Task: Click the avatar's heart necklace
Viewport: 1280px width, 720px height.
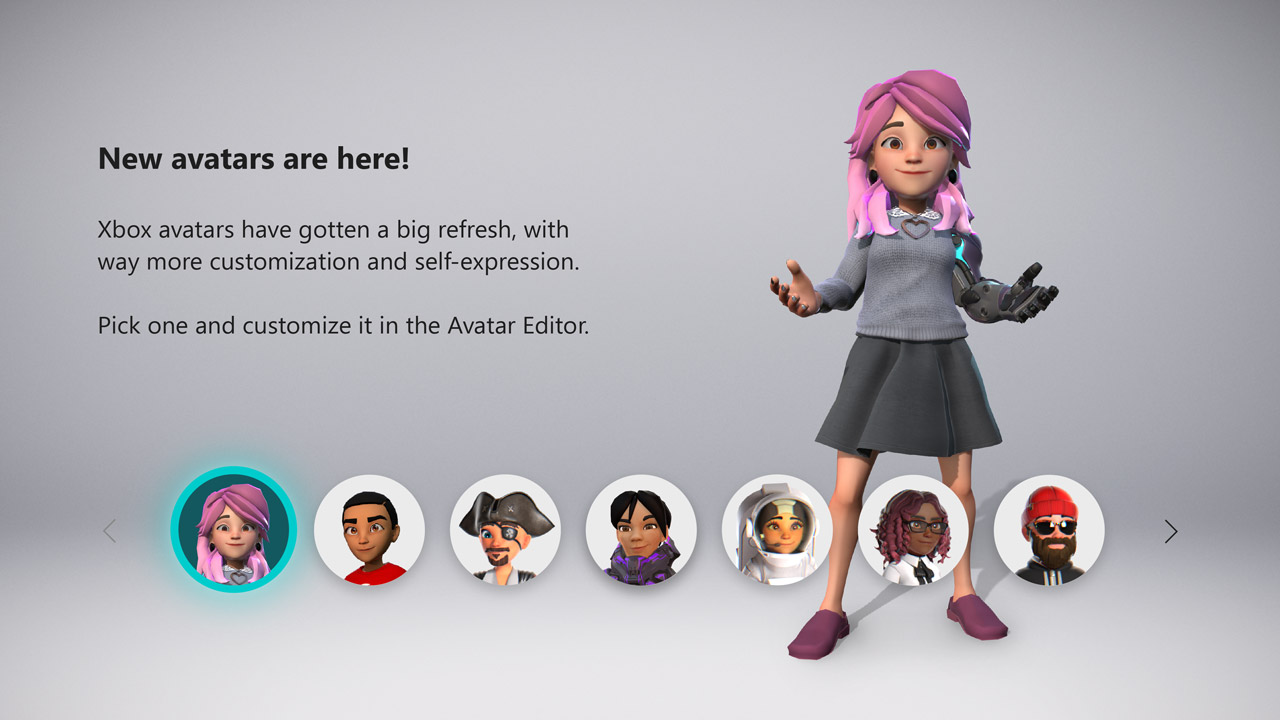Action: (916, 228)
